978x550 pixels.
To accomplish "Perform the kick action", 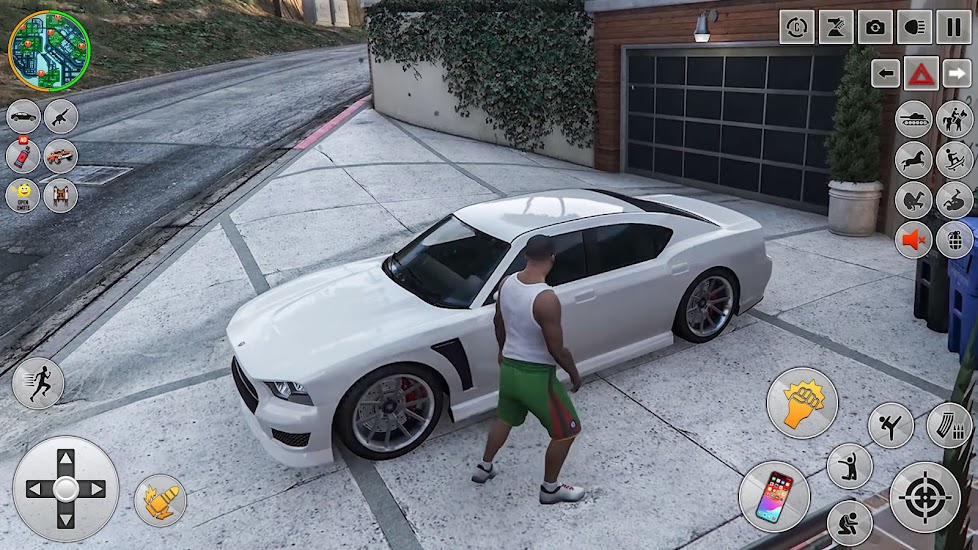I will [x=890, y=425].
